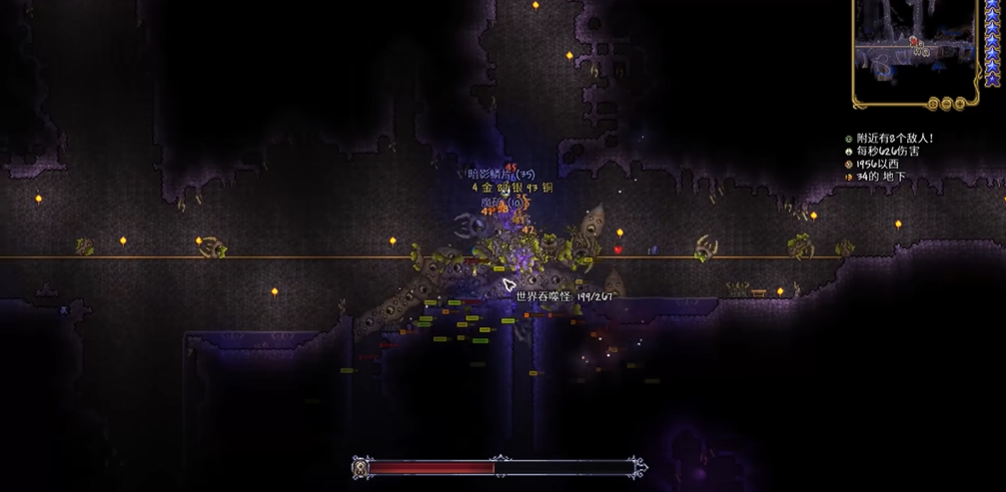The width and height of the screenshot is (1006, 492).
Task: Click the cave minimap
Action: 914,46
